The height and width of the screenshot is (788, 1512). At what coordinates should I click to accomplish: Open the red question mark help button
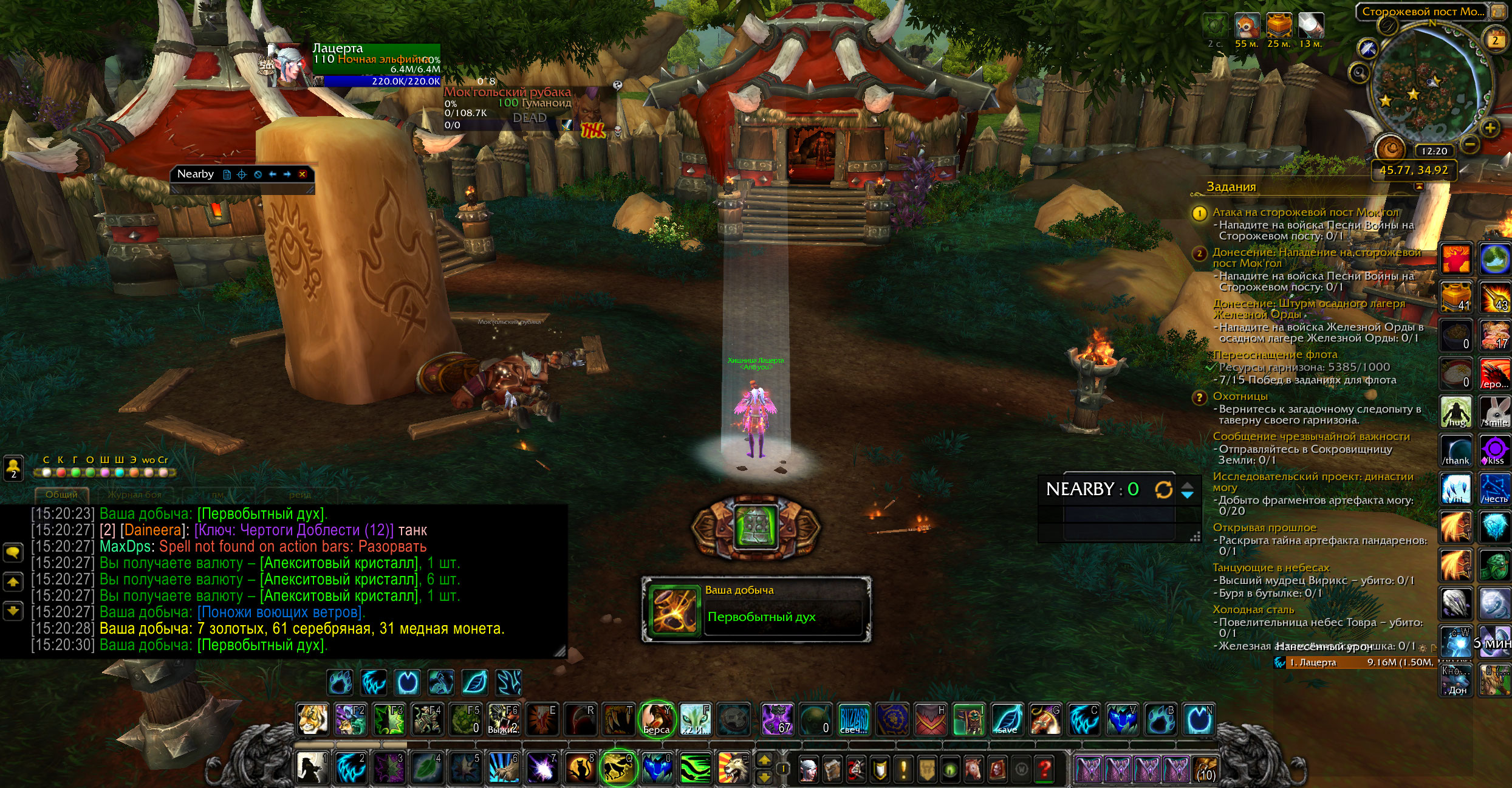pyautogui.click(x=1045, y=770)
